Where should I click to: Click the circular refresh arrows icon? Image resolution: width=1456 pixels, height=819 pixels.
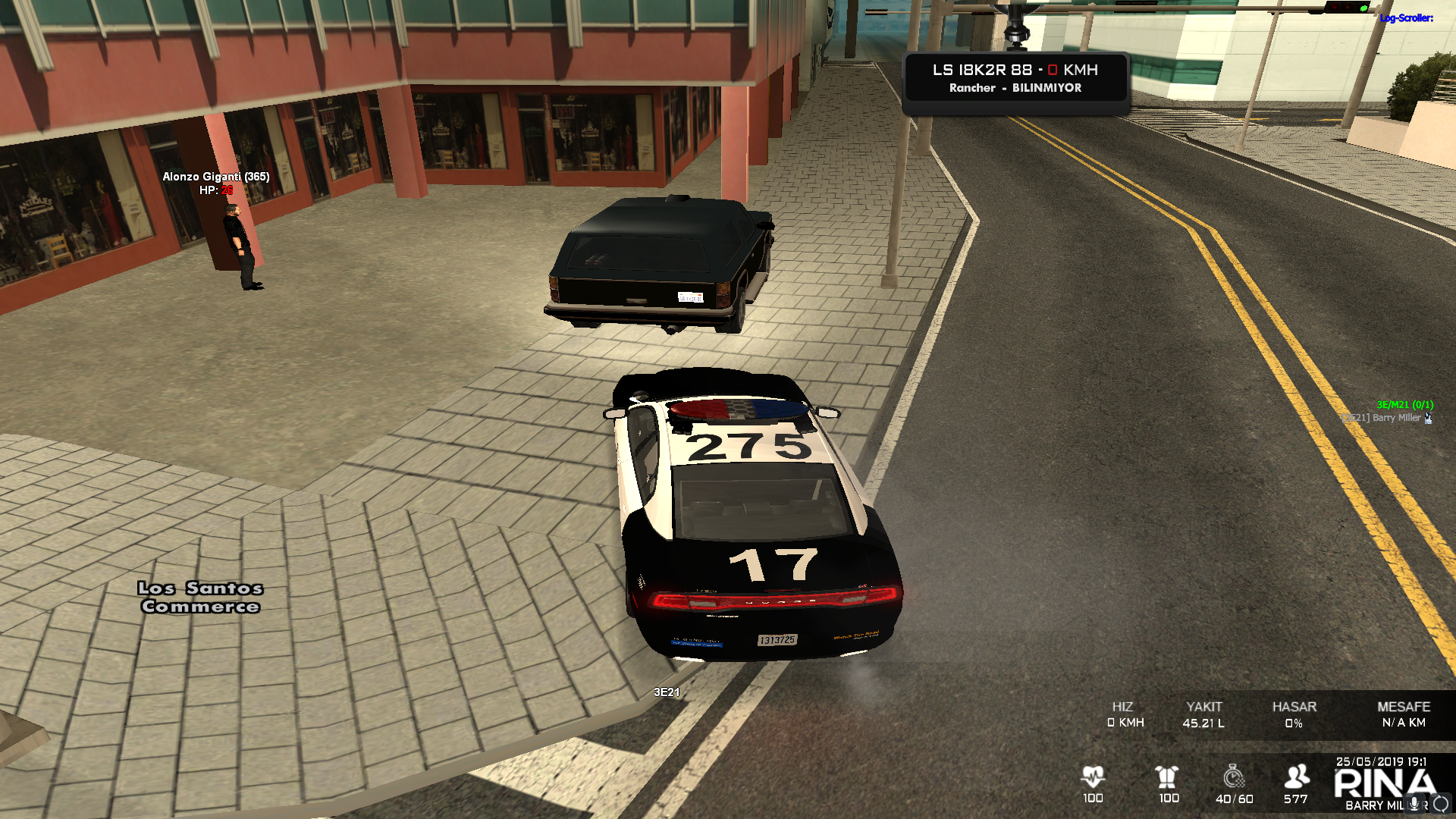tap(1441, 804)
